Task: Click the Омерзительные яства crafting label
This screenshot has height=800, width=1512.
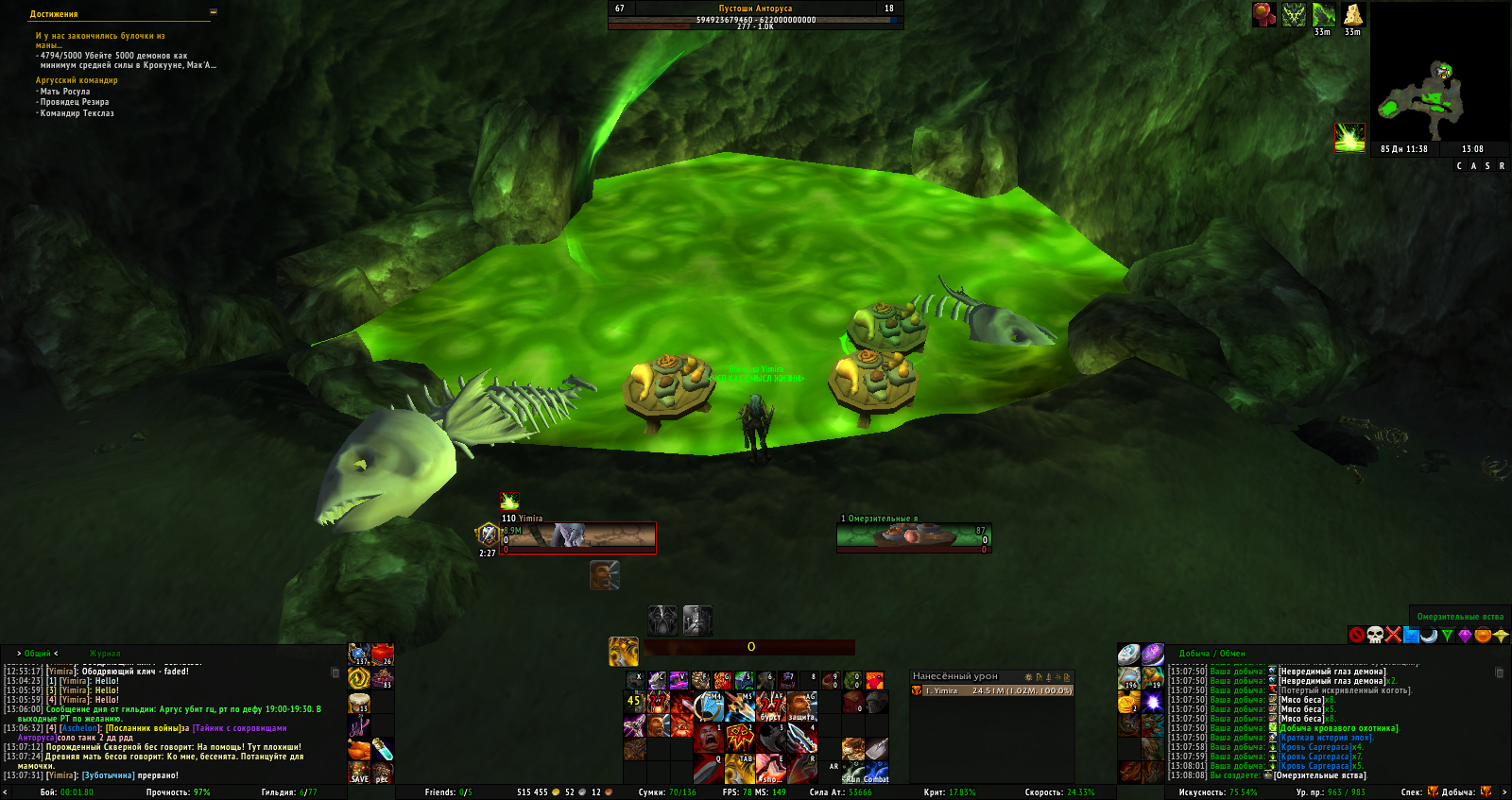Action: (x=1460, y=617)
